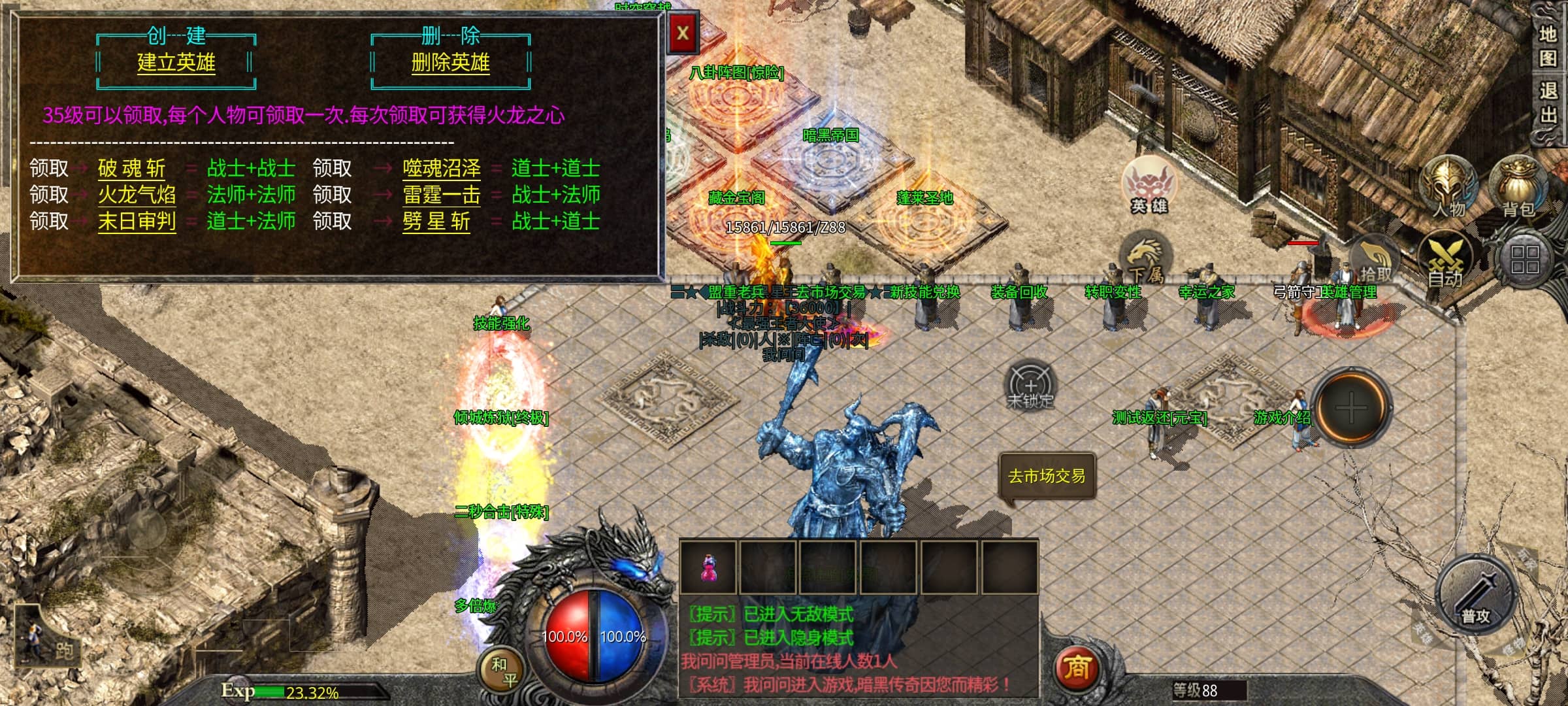Select 删除英雄 to delete hero
The height and width of the screenshot is (706, 1568).
pos(450,63)
